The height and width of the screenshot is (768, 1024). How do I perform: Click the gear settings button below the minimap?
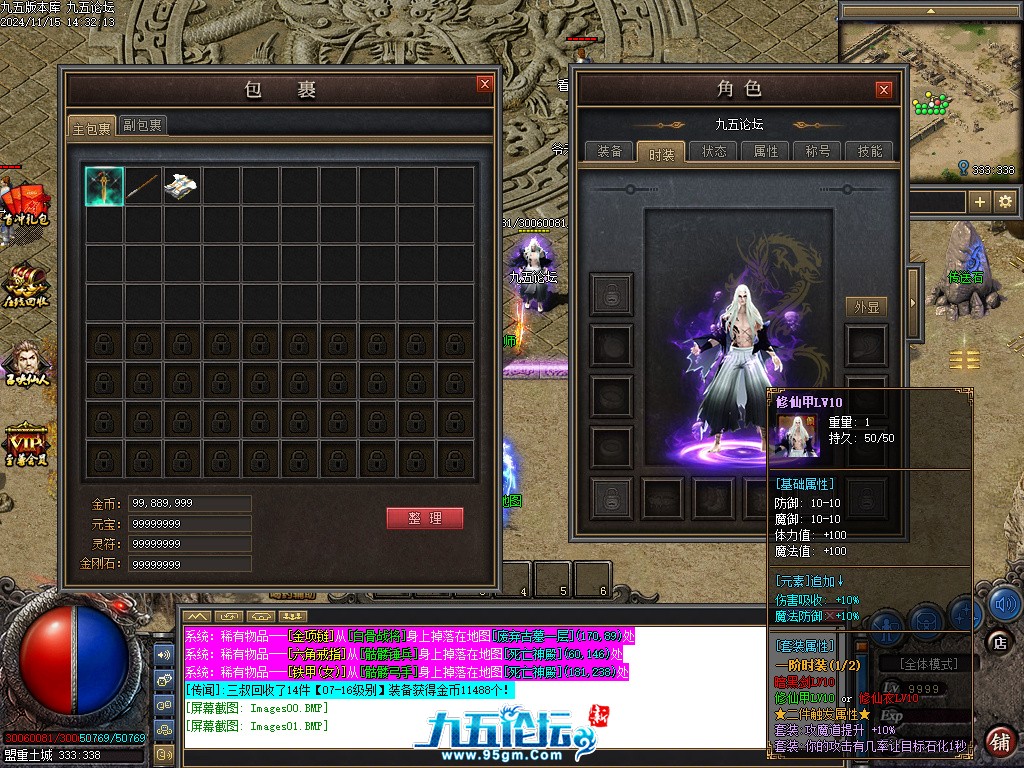(x=1005, y=201)
